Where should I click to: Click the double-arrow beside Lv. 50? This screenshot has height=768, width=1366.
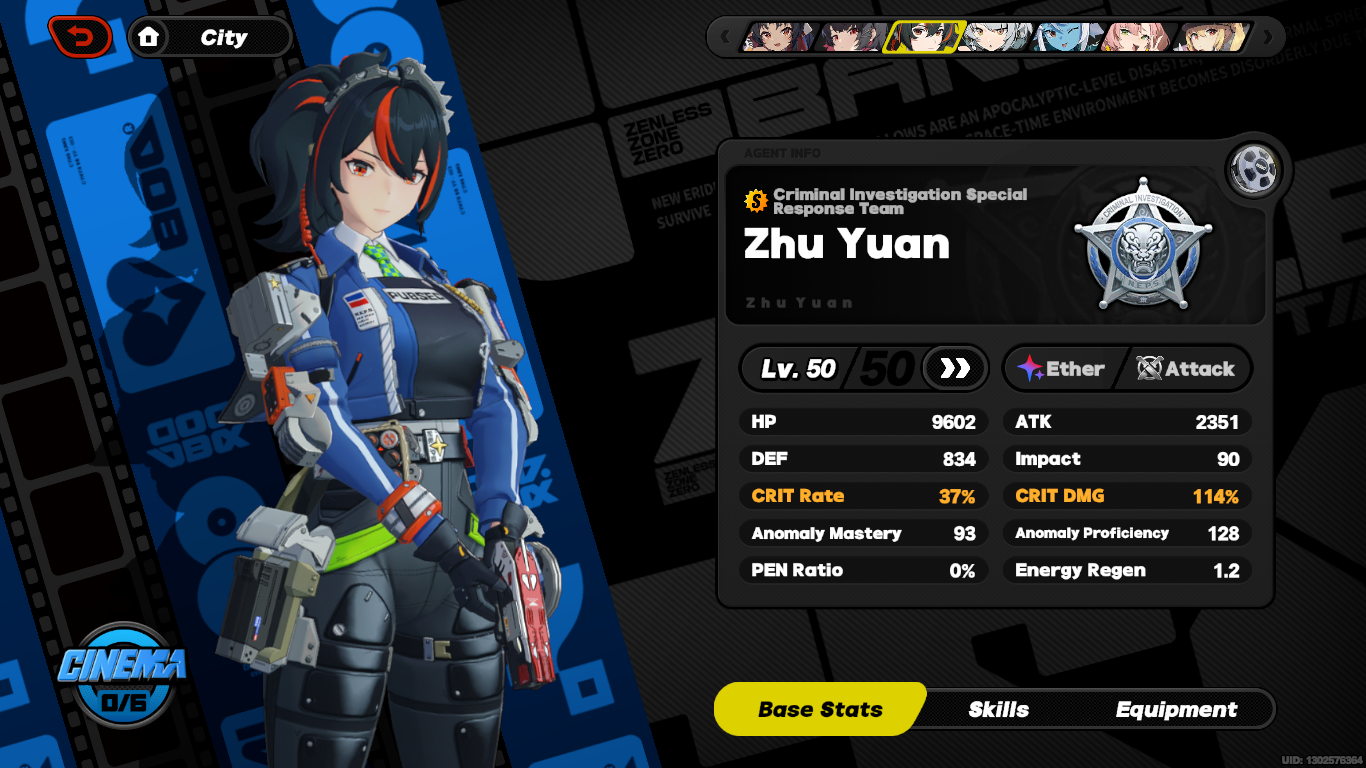(x=955, y=368)
